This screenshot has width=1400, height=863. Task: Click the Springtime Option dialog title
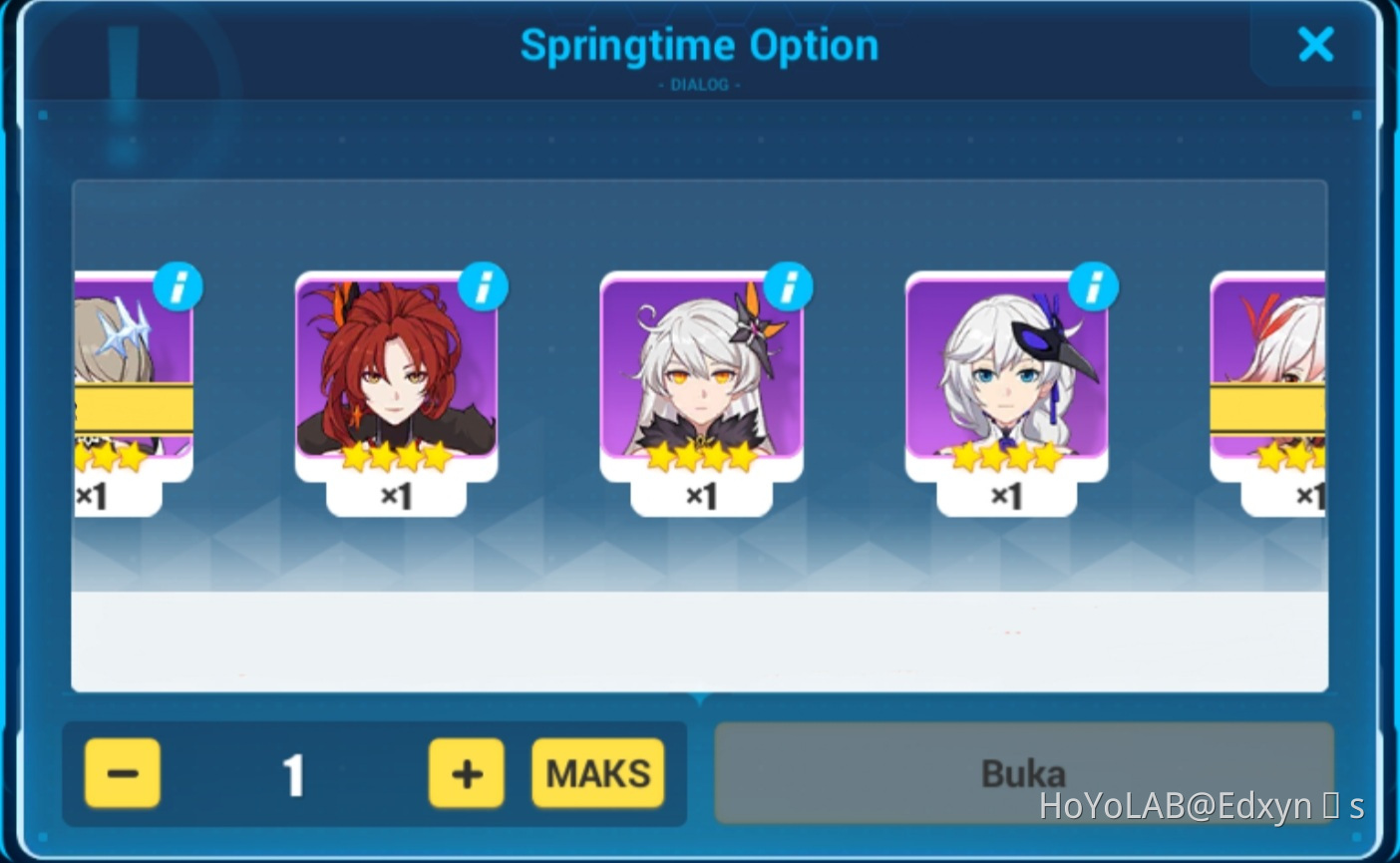tap(698, 44)
